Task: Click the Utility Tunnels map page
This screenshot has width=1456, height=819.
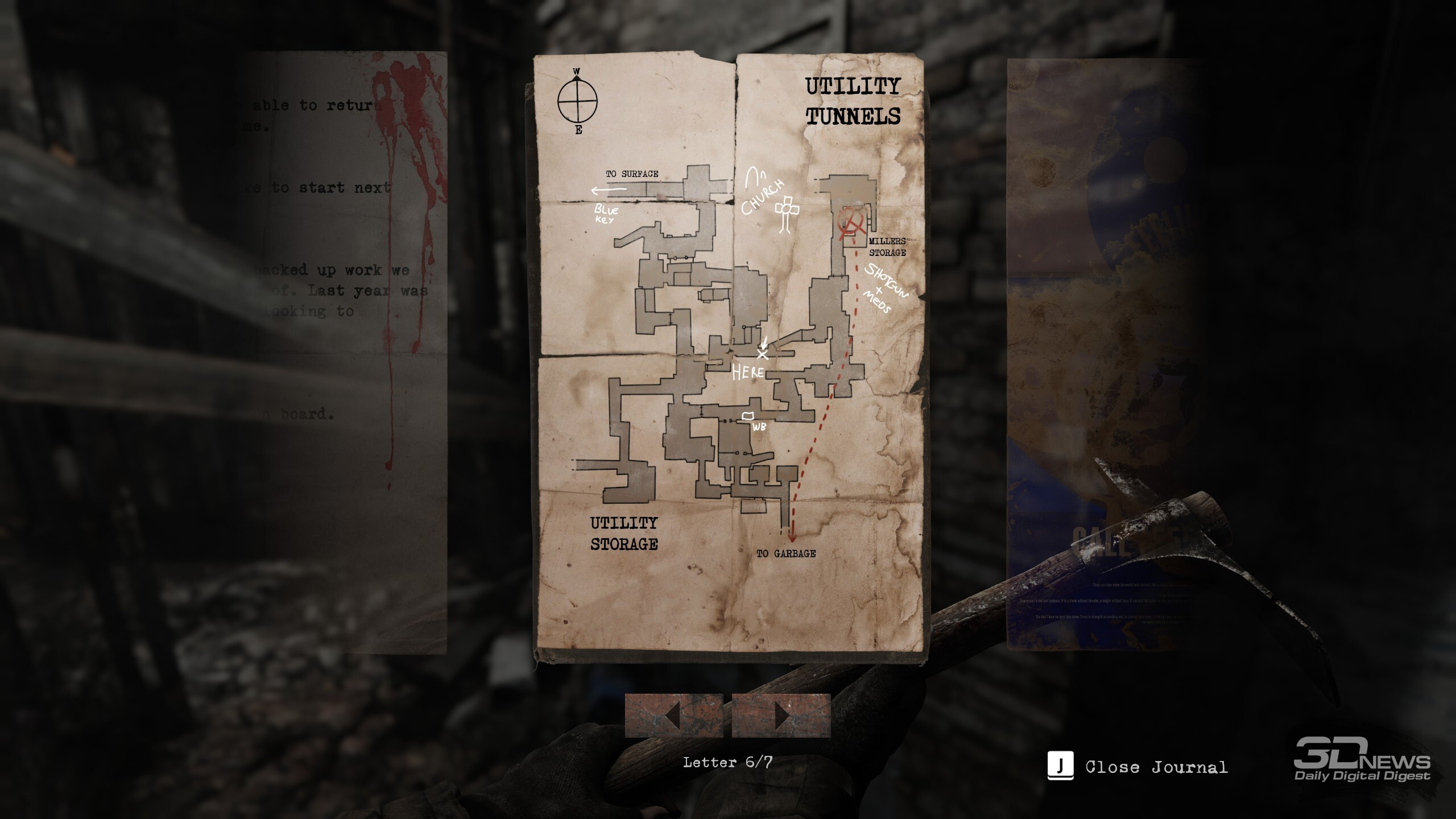Action: pos(728,353)
